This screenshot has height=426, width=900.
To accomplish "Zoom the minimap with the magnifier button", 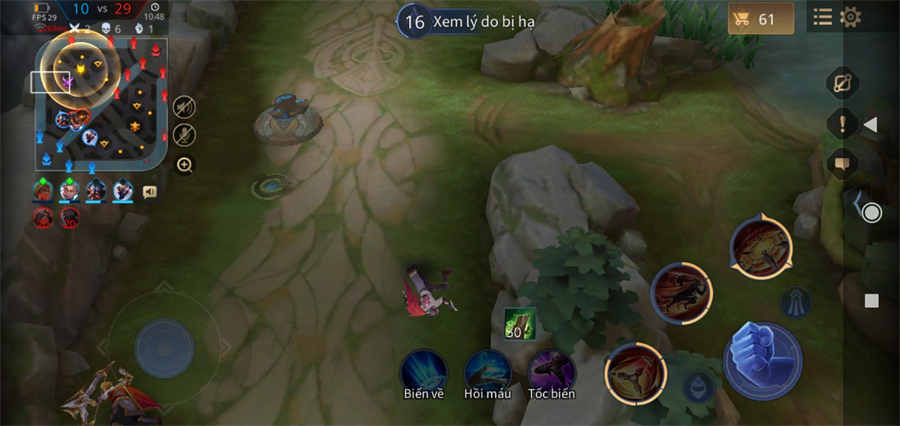I will pyautogui.click(x=185, y=165).
